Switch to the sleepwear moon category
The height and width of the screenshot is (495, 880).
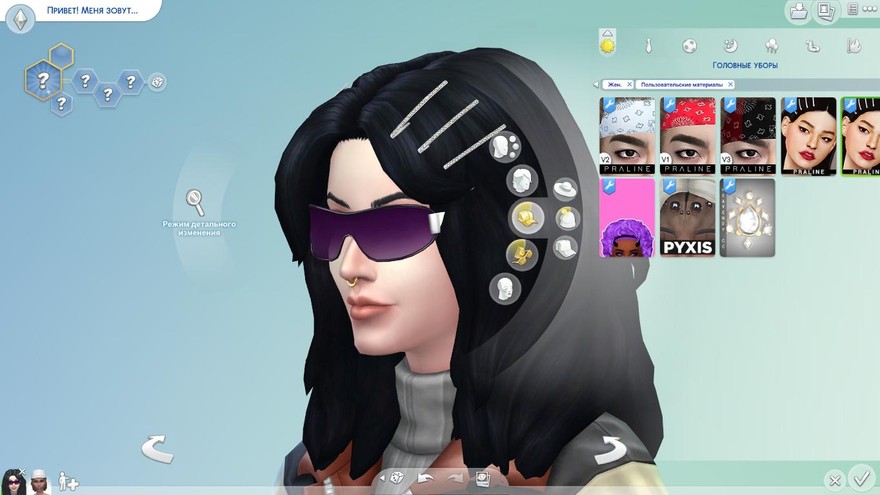(x=730, y=46)
